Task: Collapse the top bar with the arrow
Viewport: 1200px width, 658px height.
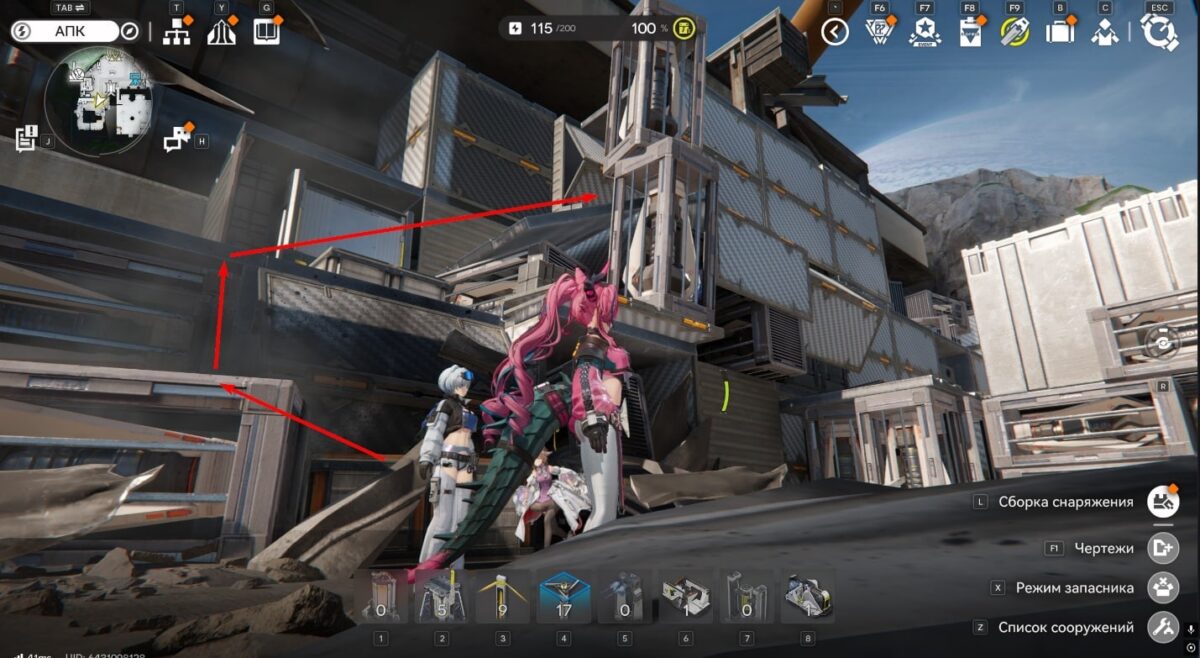Action: 834,32
